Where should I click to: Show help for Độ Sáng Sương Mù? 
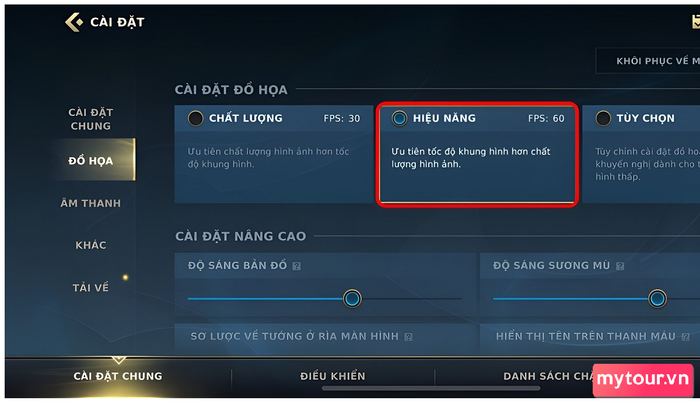(621, 267)
